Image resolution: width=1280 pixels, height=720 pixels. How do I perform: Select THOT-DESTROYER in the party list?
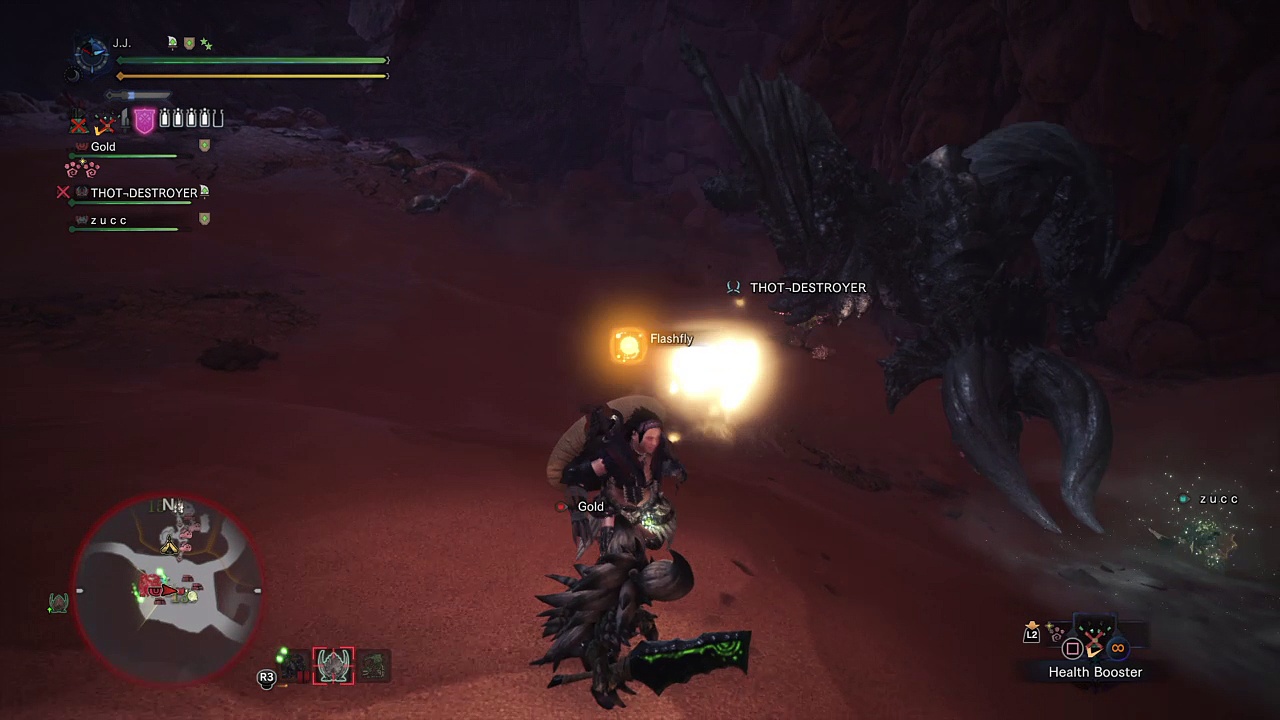tap(143, 193)
